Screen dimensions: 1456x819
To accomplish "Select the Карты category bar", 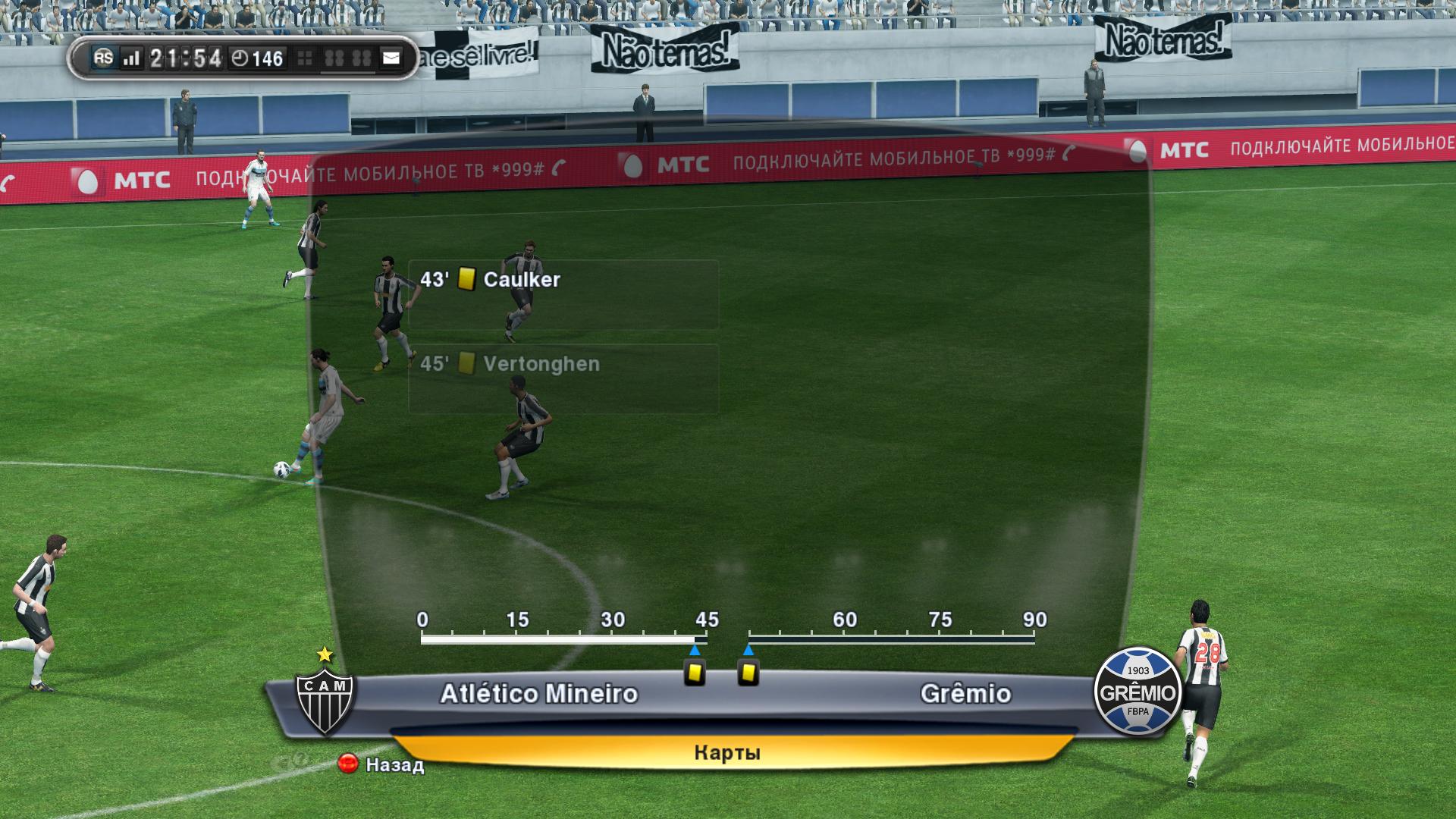I will pos(726,752).
